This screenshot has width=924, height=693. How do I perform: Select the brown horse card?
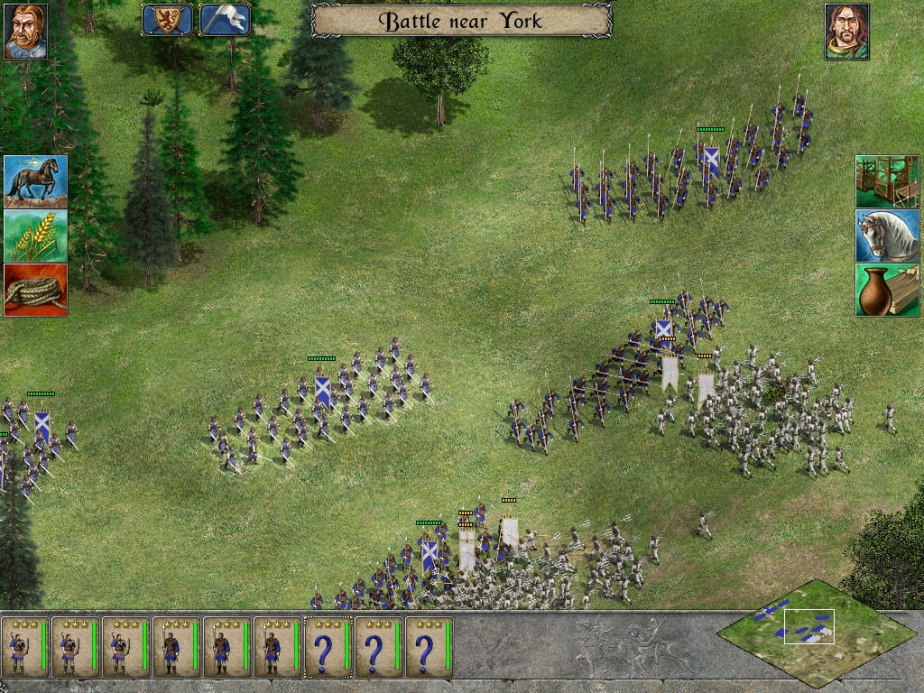click(36, 181)
